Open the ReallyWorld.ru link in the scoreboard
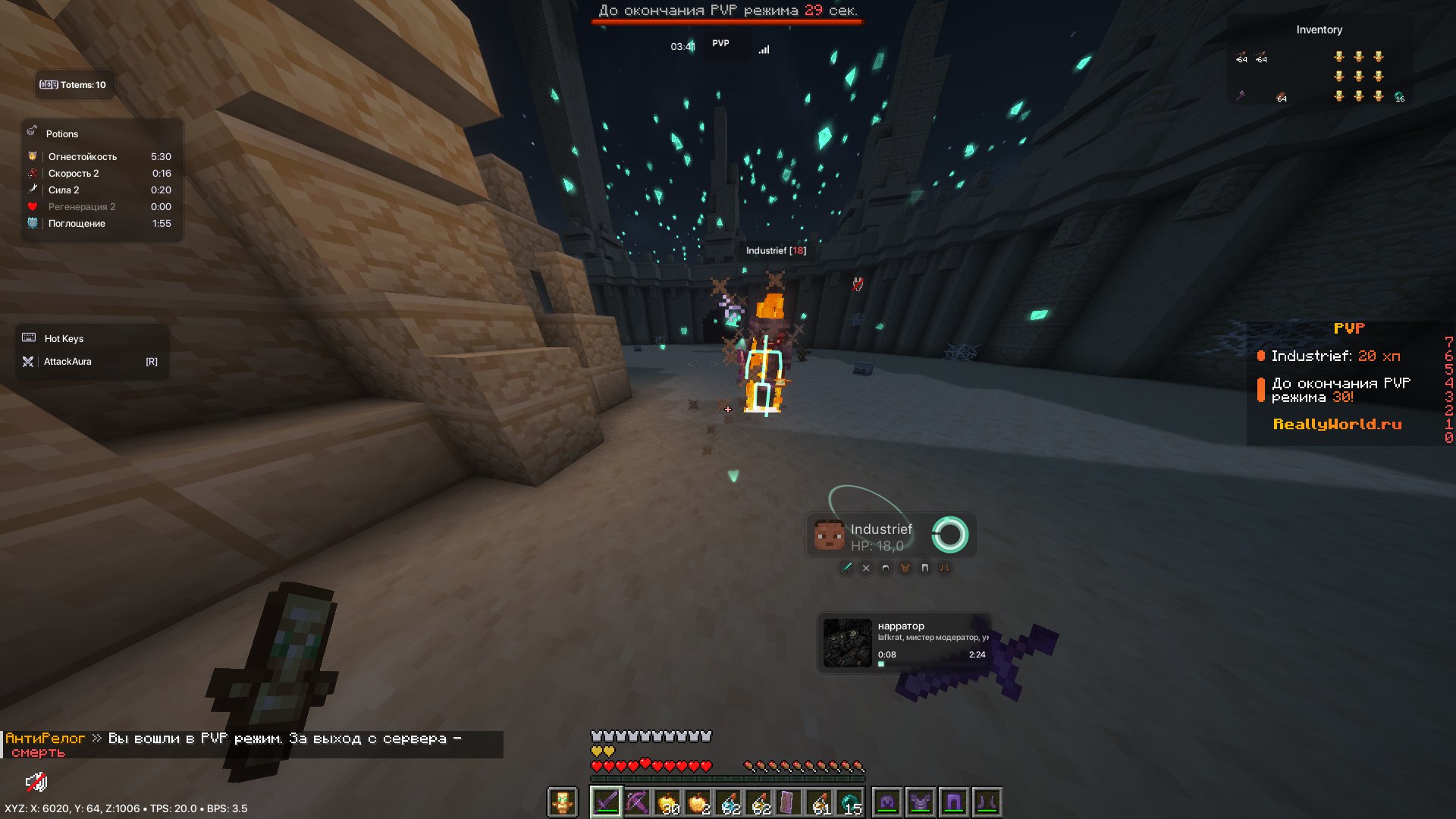Screen dimensions: 1456x819 pos(1336,425)
